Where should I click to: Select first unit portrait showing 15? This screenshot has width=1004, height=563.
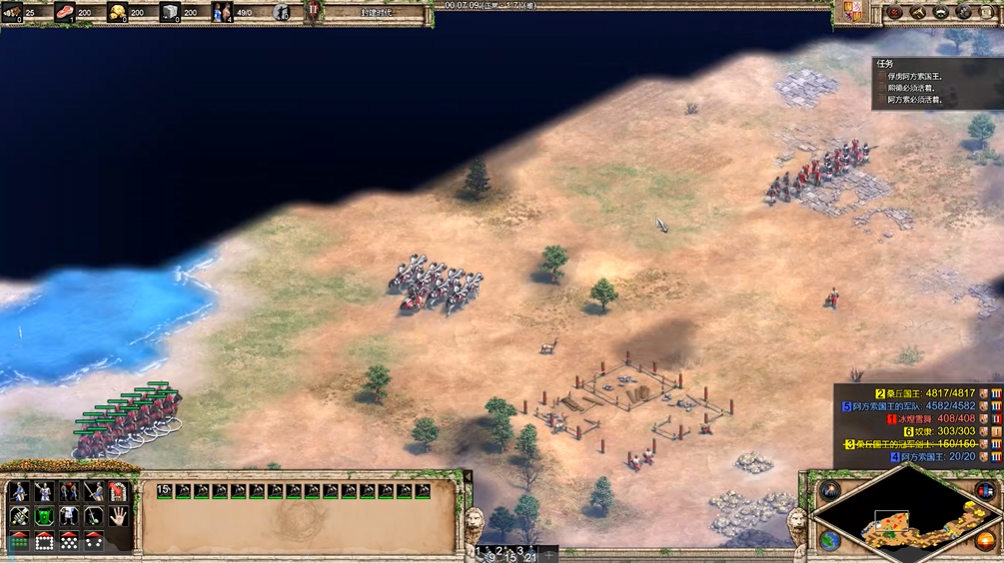pos(165,491)
